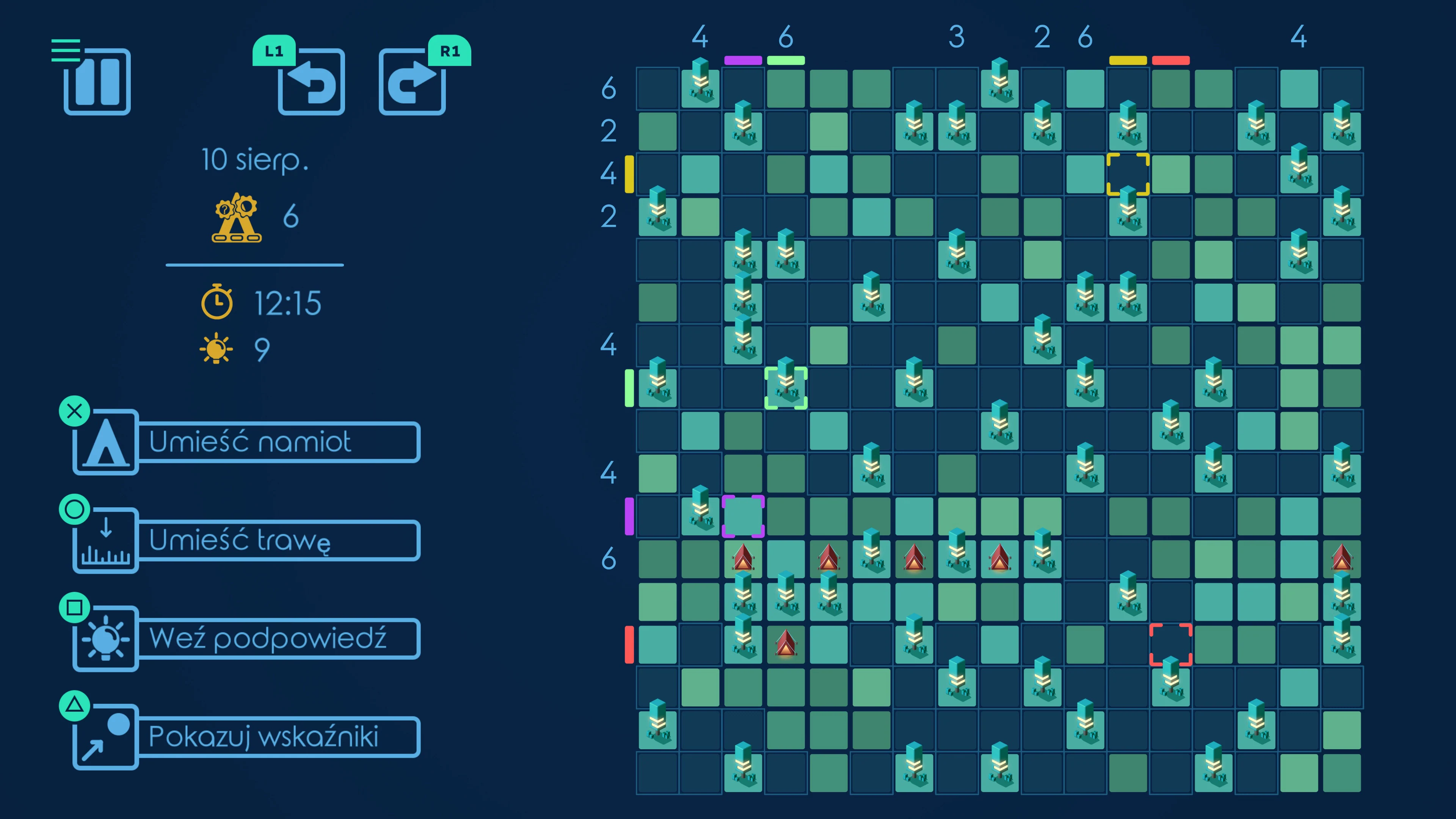Click the Weź podpowiedź lightbulb icon
The height and width of the screenshot is (819, 1456).
pyautogui.click(x=106, y=639)
